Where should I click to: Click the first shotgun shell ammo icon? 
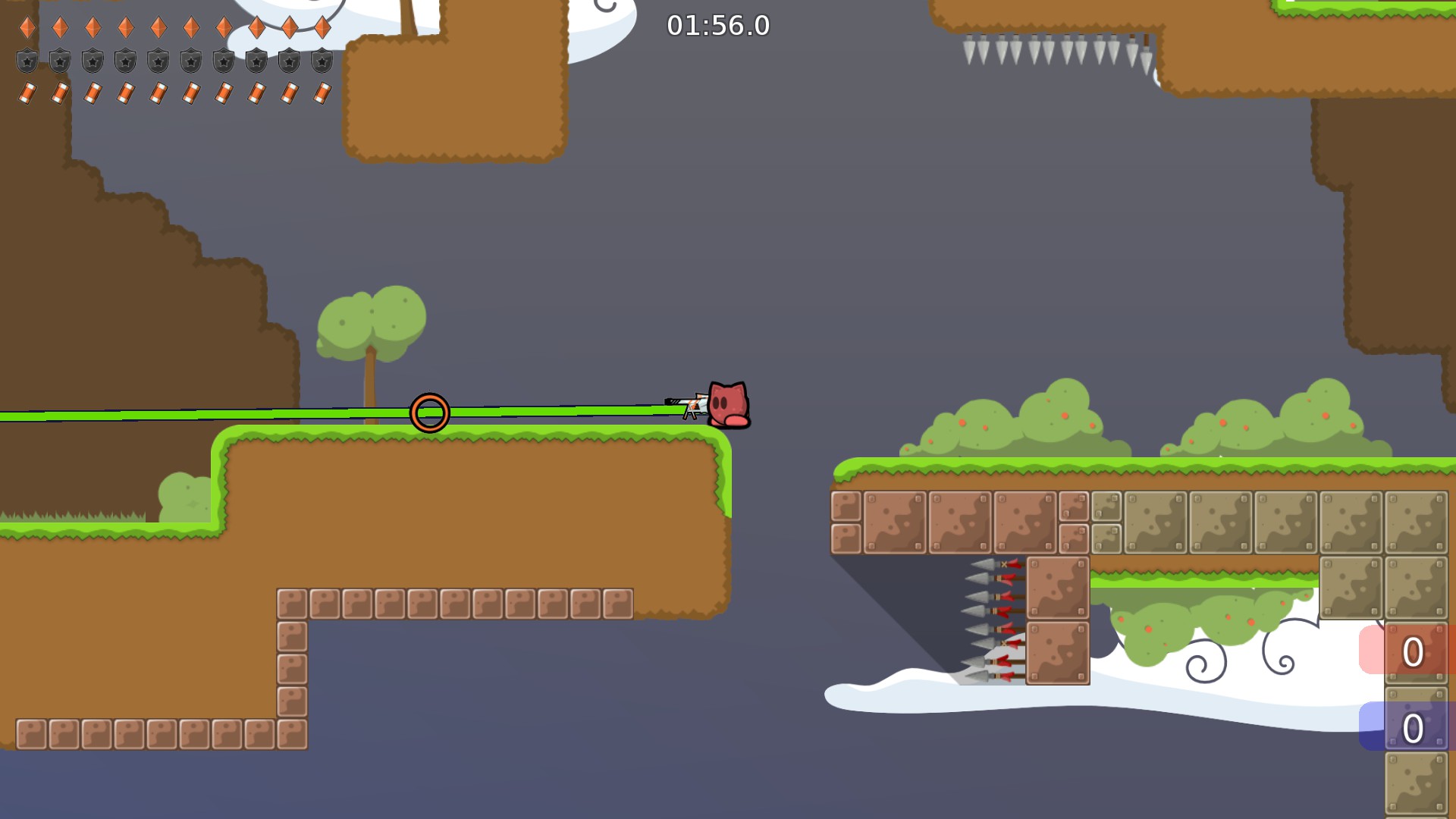coord(28,93)
